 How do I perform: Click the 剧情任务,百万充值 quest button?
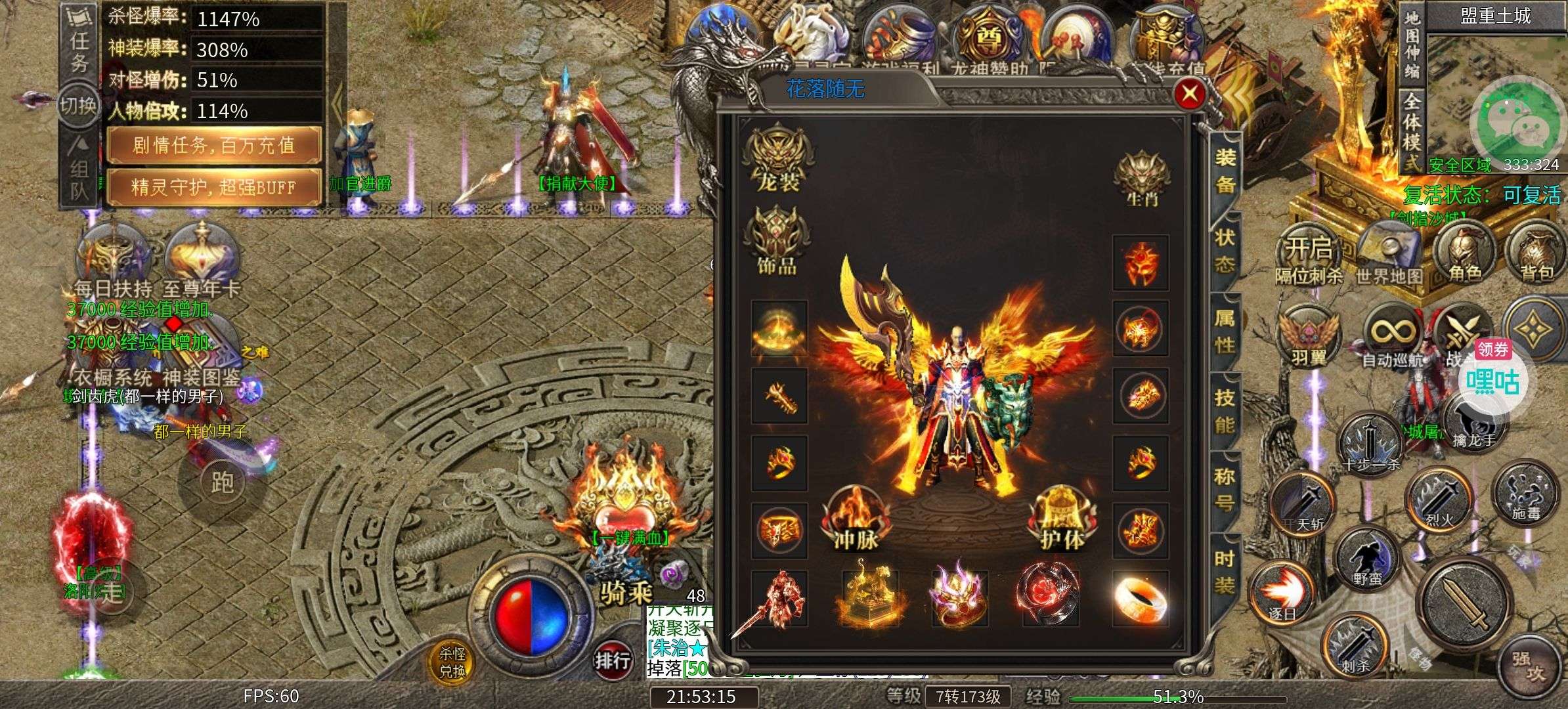pyautogui.click(x=214, y=145)
